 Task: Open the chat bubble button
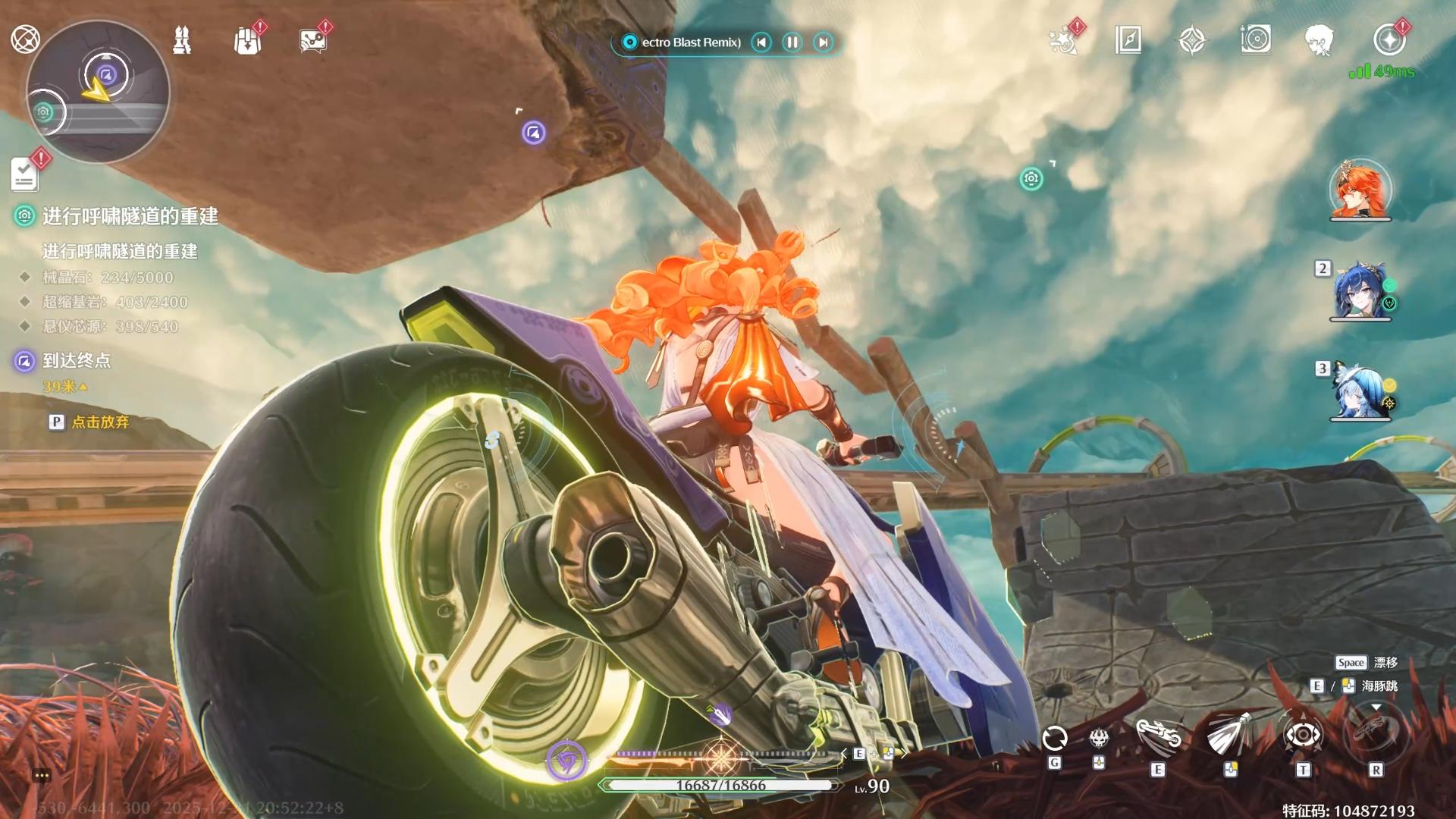tap(42, 775)
